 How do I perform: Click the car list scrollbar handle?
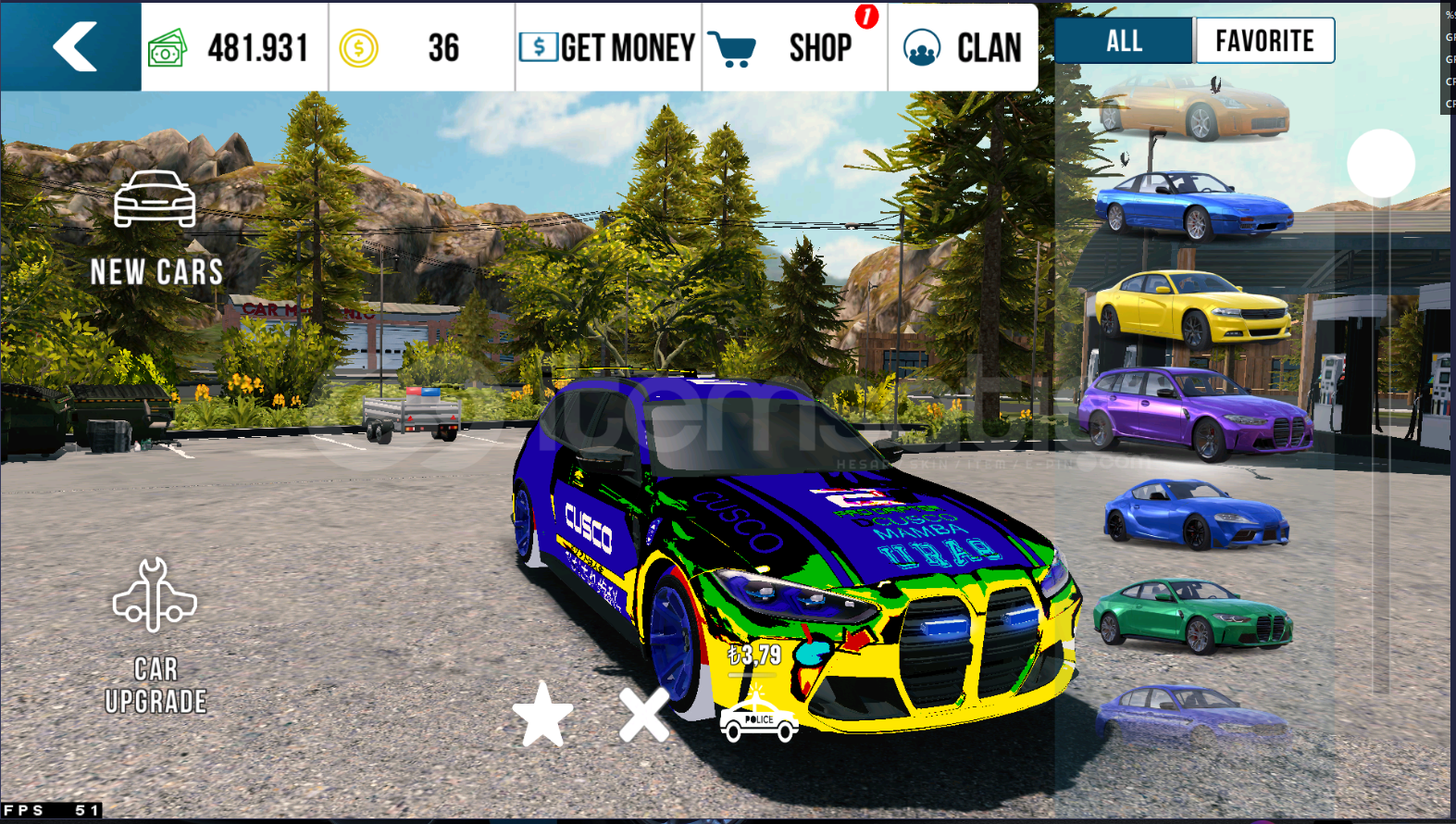[1380, 163]
